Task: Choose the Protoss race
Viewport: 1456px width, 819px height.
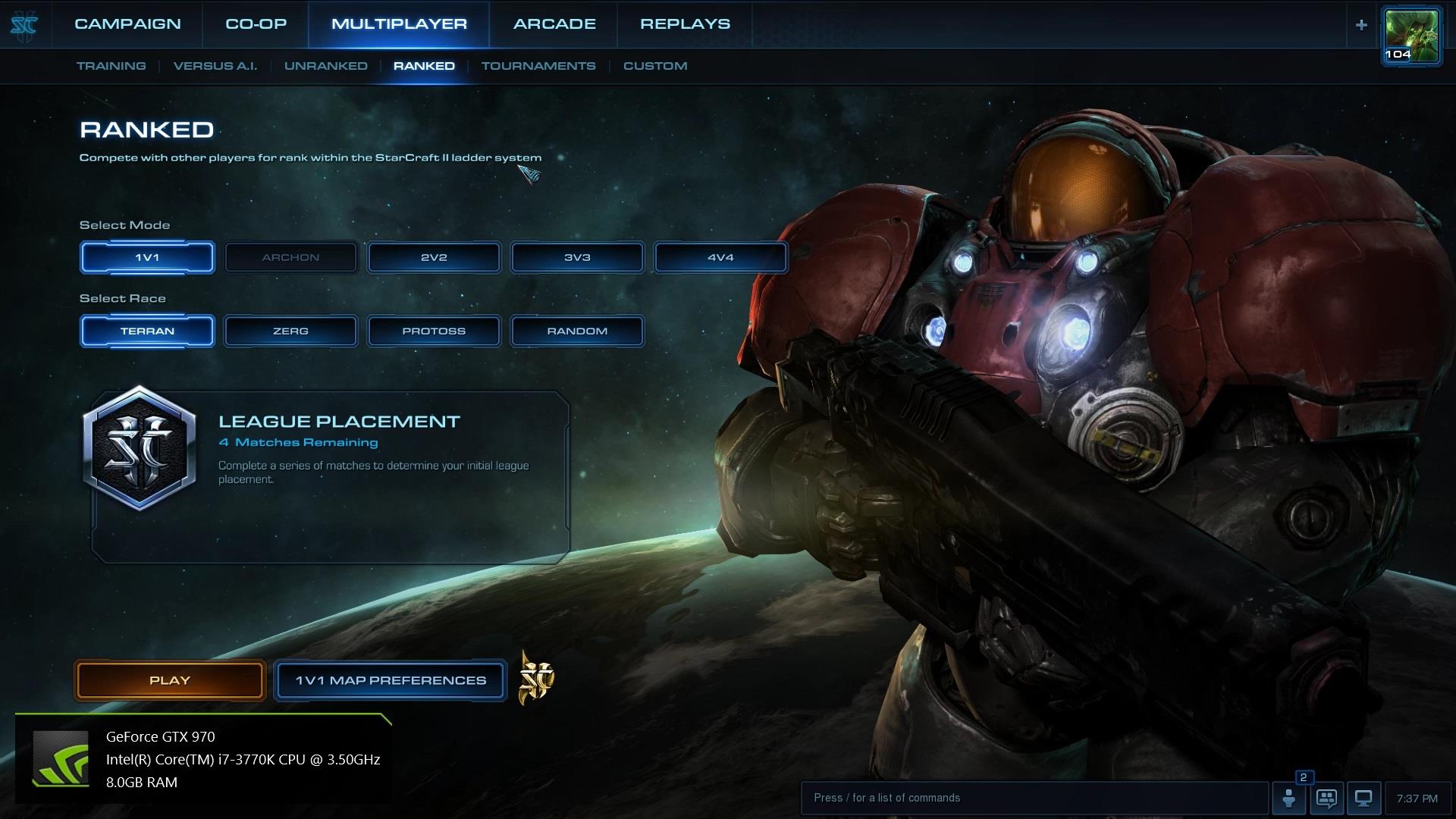Action: (434, 331)
